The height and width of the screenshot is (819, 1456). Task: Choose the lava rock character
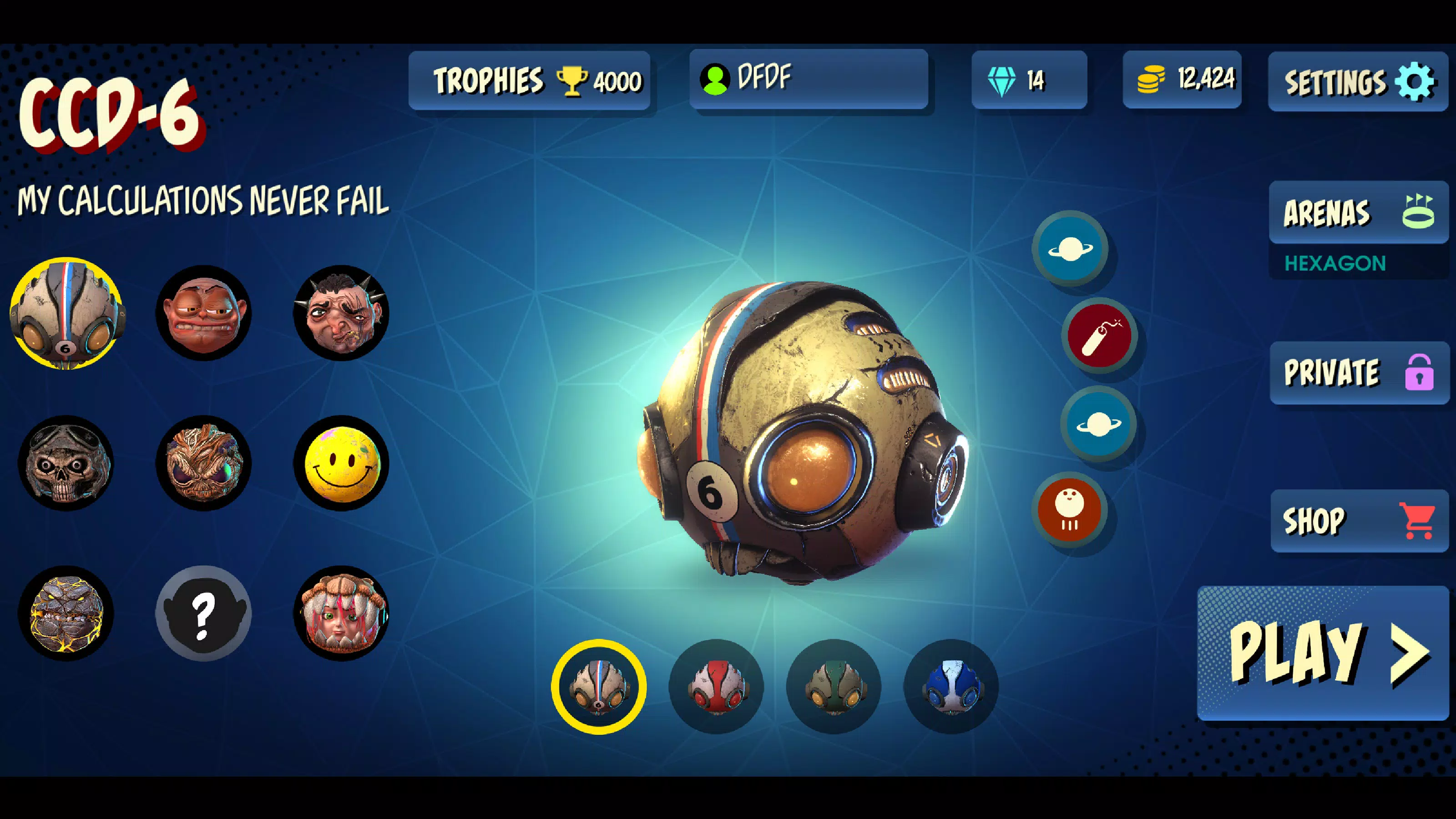pos(66,613)
